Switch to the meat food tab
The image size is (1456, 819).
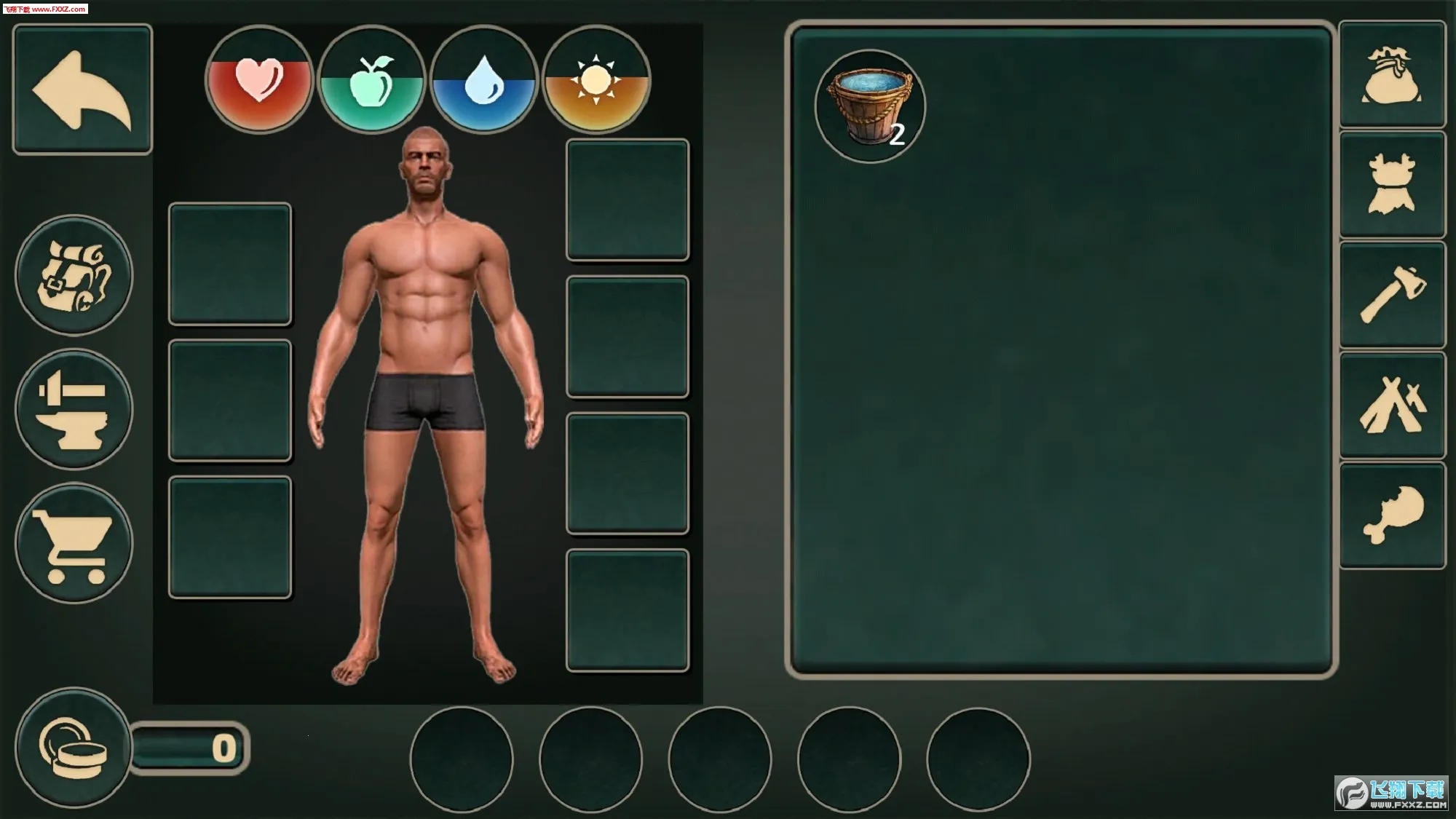pyautogui.click(x=1392, y=515)
